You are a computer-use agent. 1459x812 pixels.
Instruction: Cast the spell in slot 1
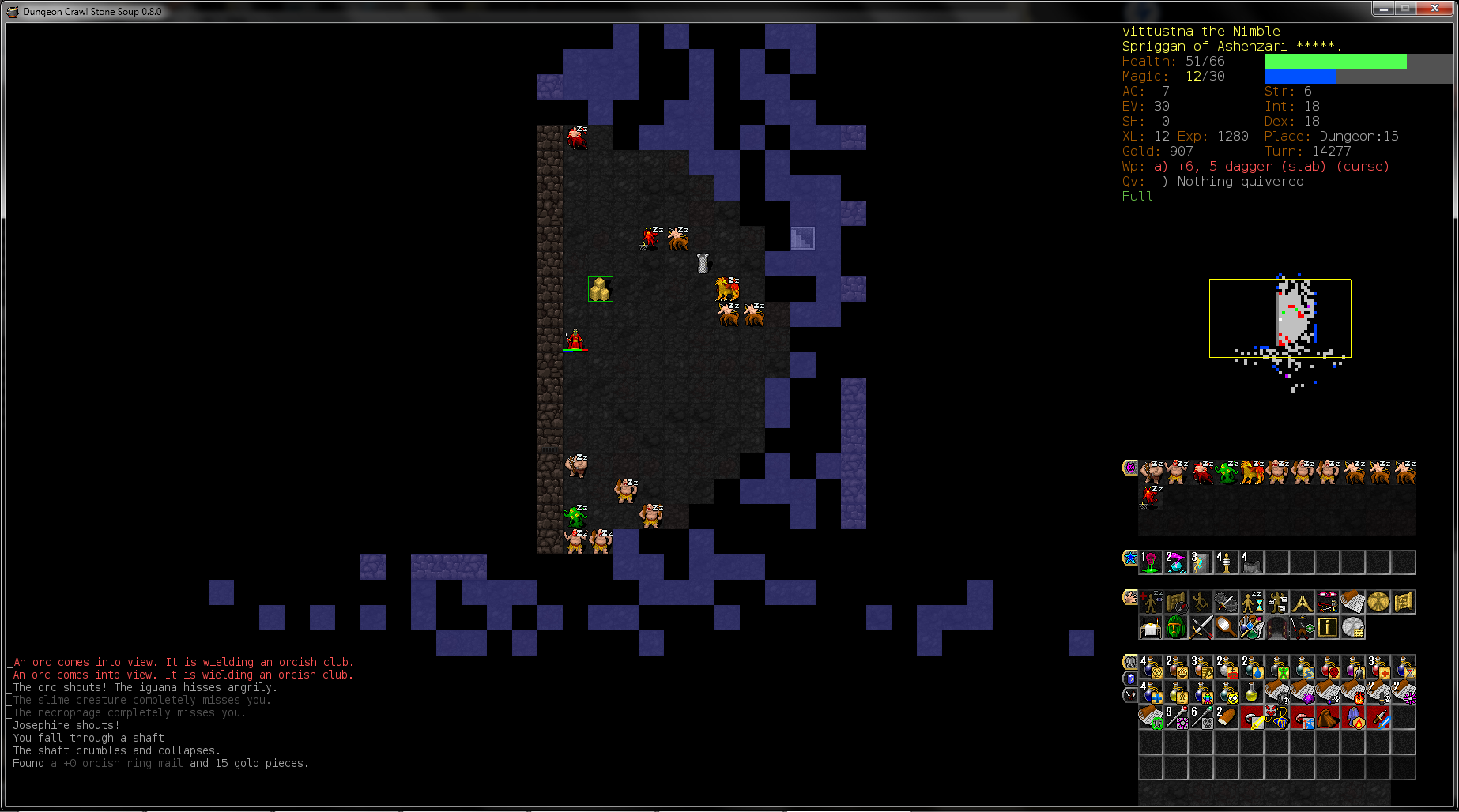coord(1150,562)
